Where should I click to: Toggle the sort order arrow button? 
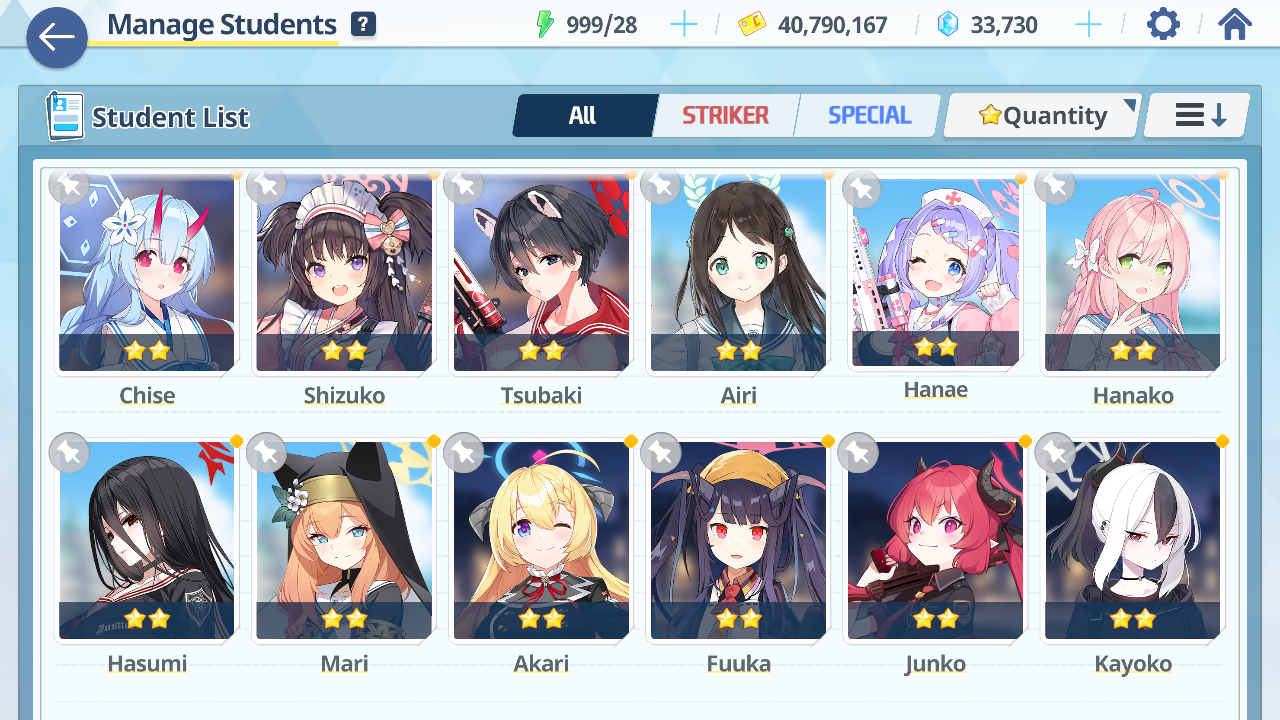point(1198,116)
